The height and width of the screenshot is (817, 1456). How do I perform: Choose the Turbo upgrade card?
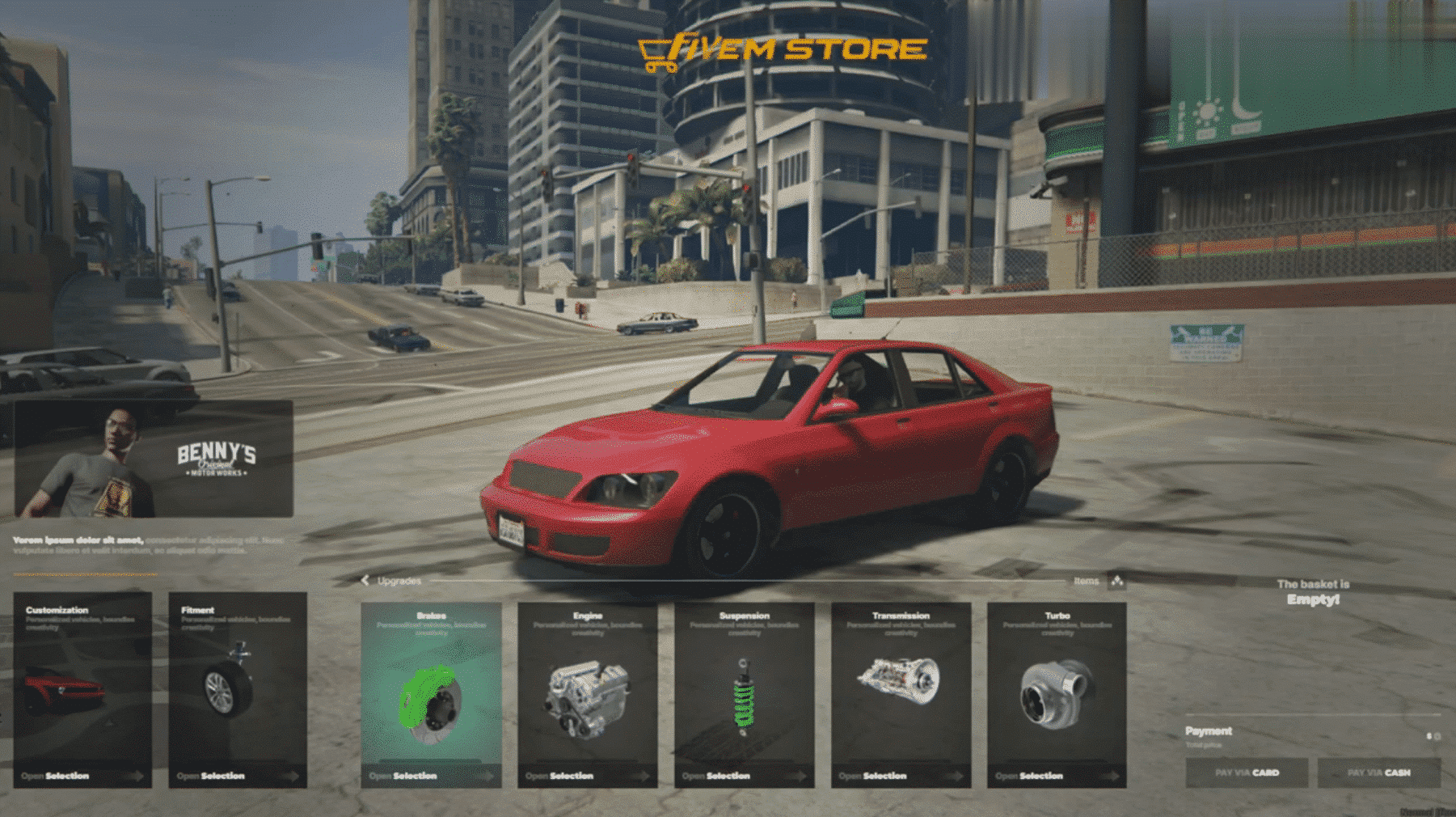(x=1057, y=694)
